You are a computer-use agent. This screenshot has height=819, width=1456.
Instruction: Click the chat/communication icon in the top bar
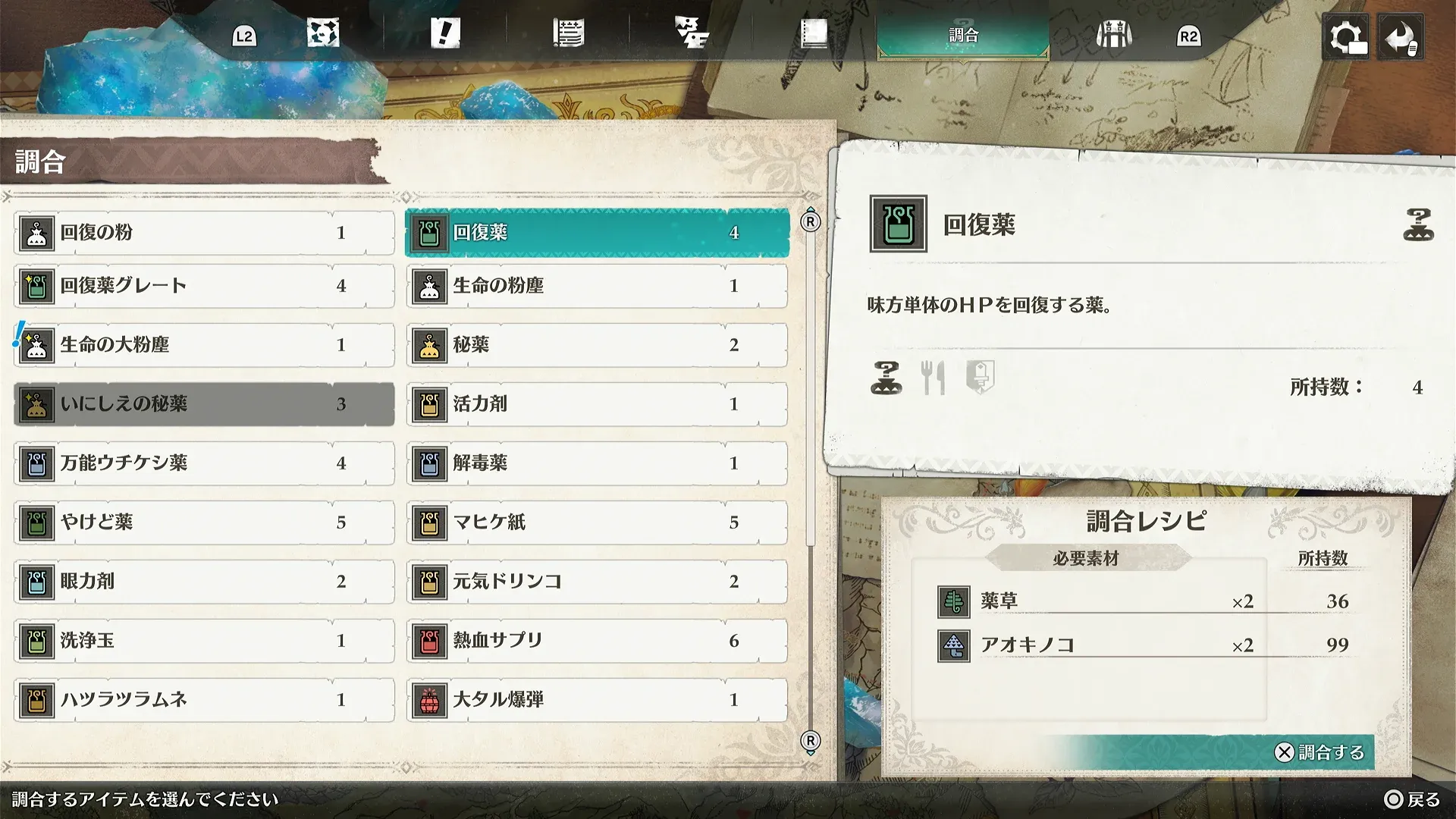(692, 34)
